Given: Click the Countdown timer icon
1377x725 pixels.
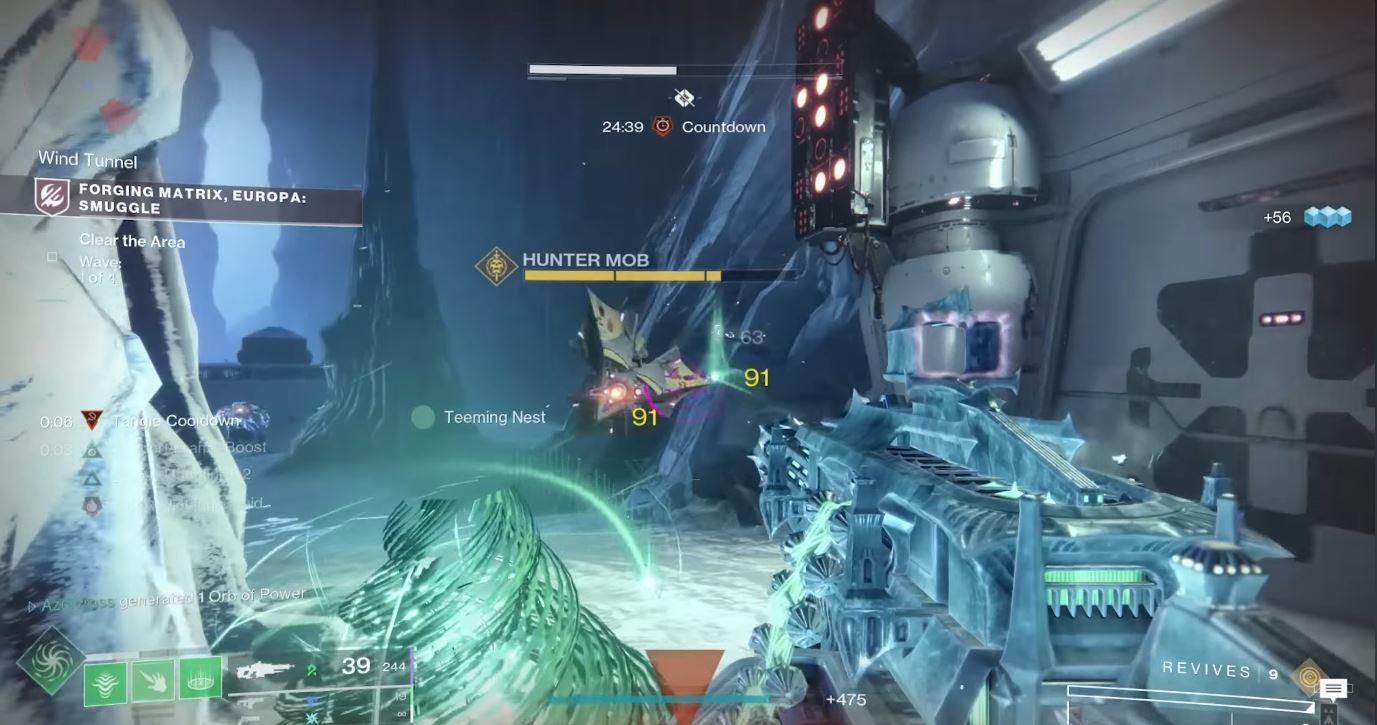Looking at the screenshot, I should point(662,127).
